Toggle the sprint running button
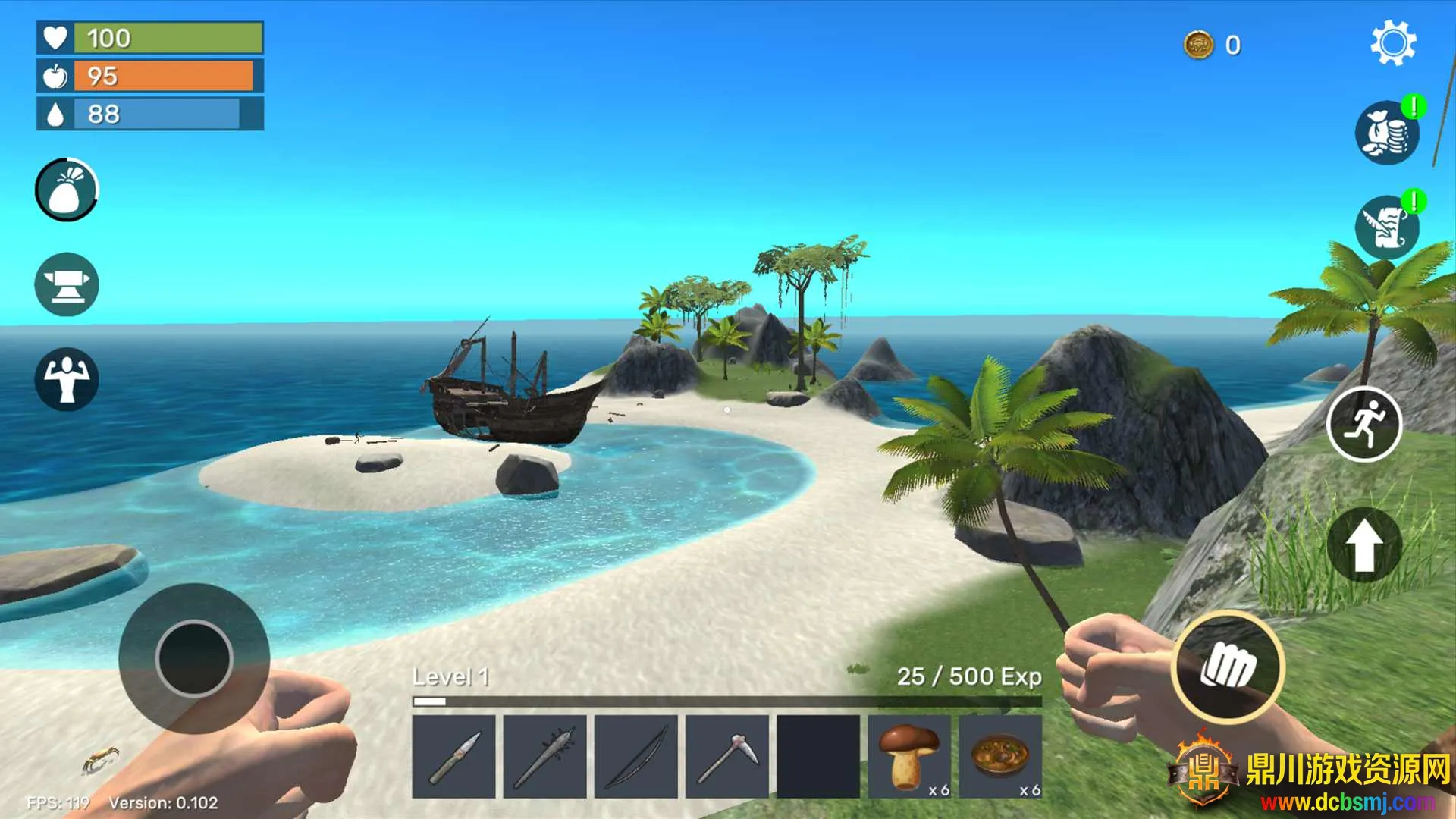This screenshot has height=819, width=1456. click(1363, 424)
